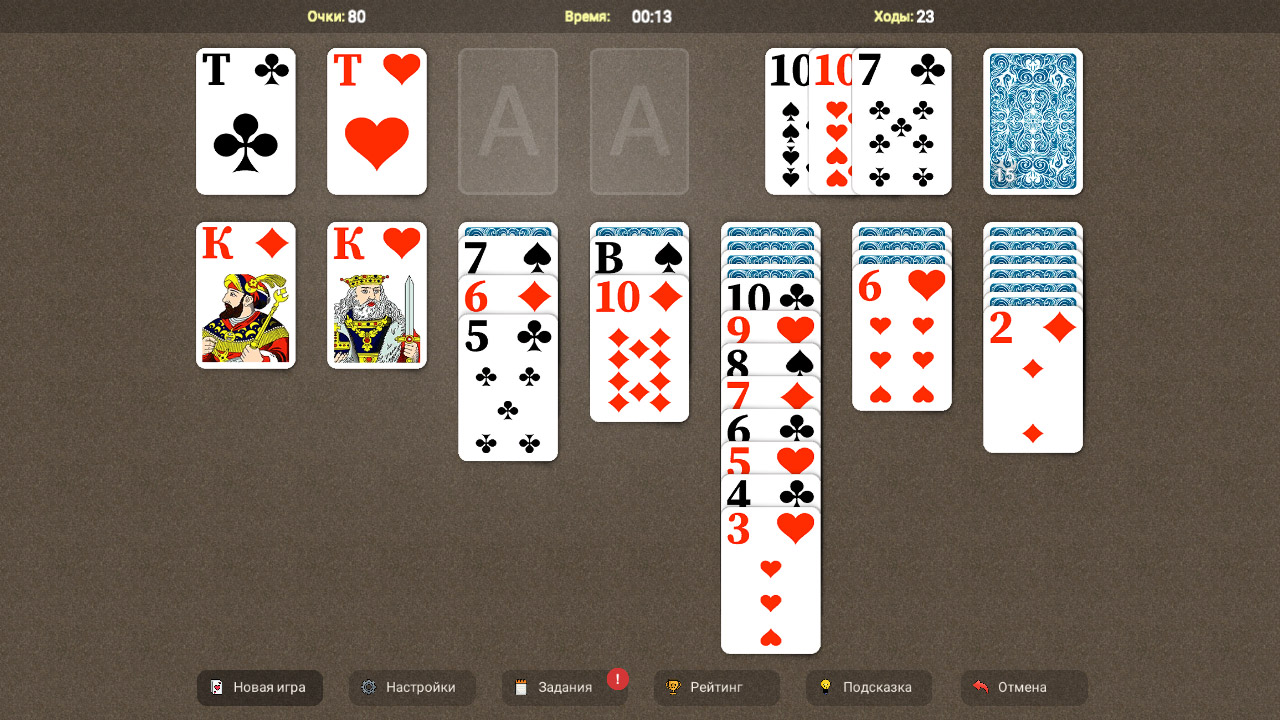Click the 2 of Diamonds card
Viewport: 1280px width, 720px height.
pyautogui.click(x=1032, y=380)
